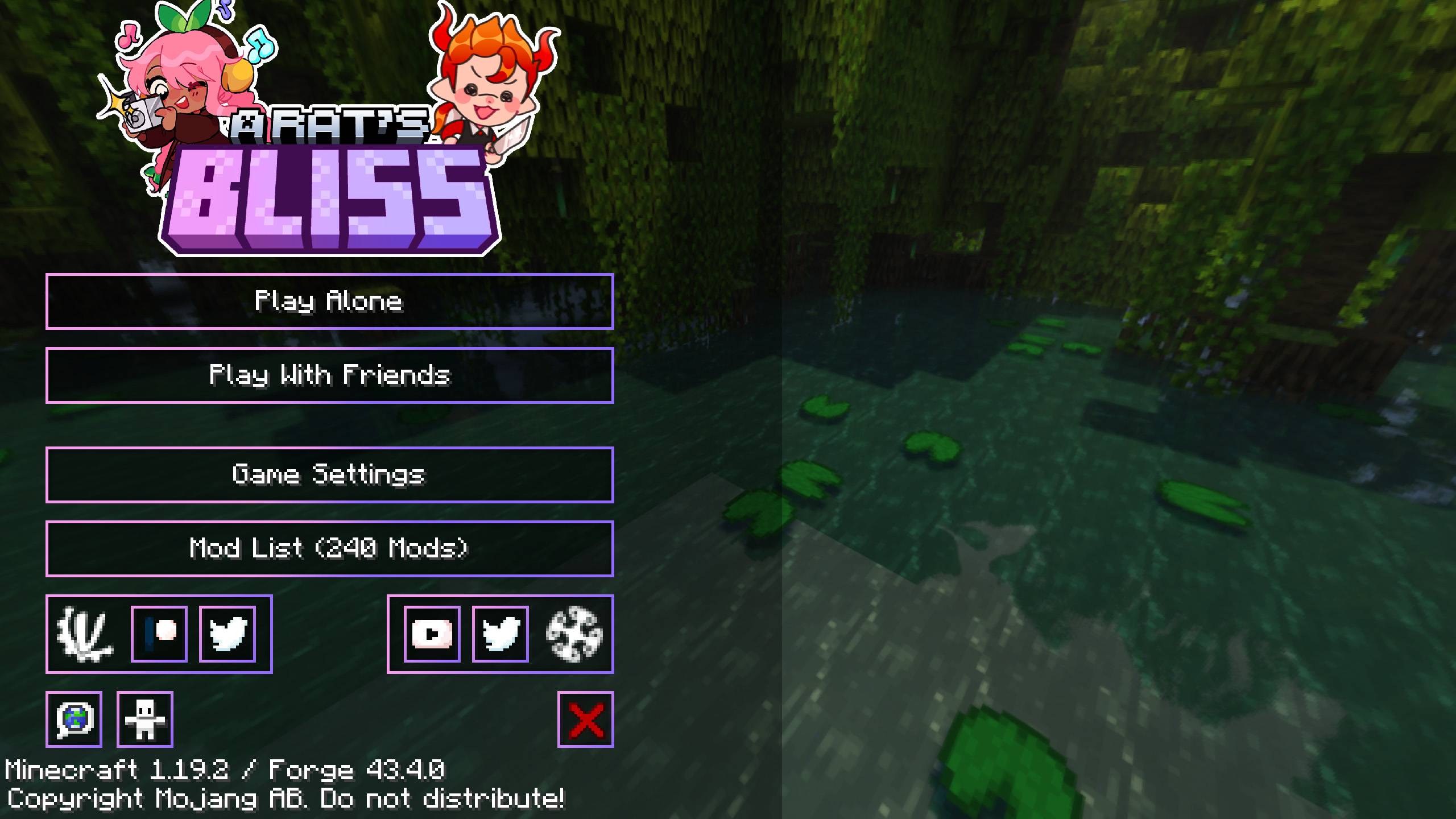Click the right creator links panel border
Viewport: 1456px width, 819px height.
(x=501, y=594)
